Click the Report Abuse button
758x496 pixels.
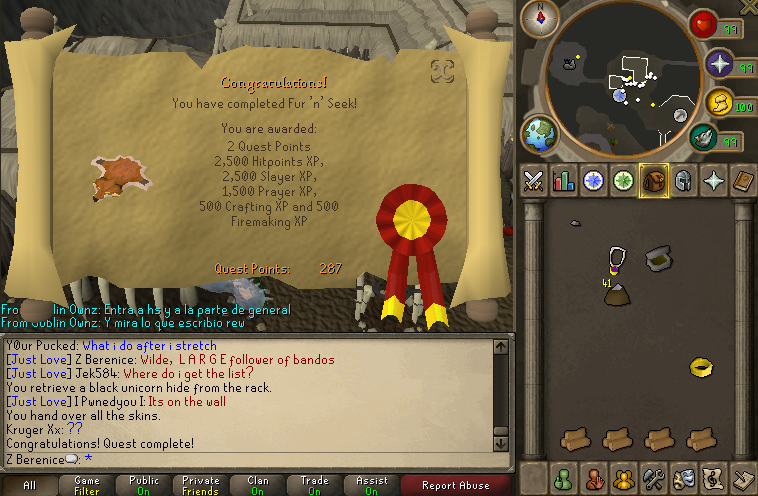click(456, 485)
